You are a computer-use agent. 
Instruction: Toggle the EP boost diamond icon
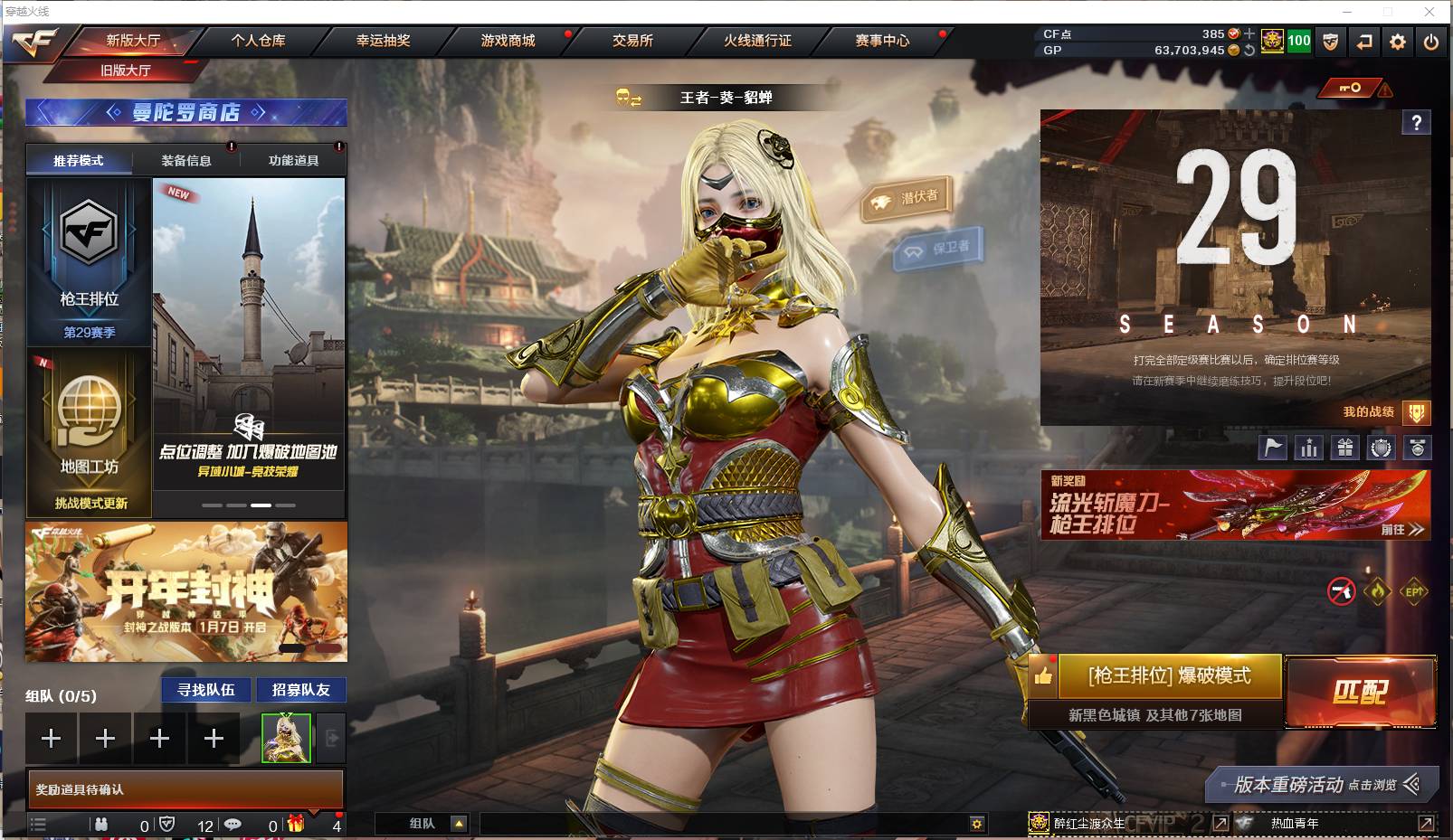(1413, 592)
